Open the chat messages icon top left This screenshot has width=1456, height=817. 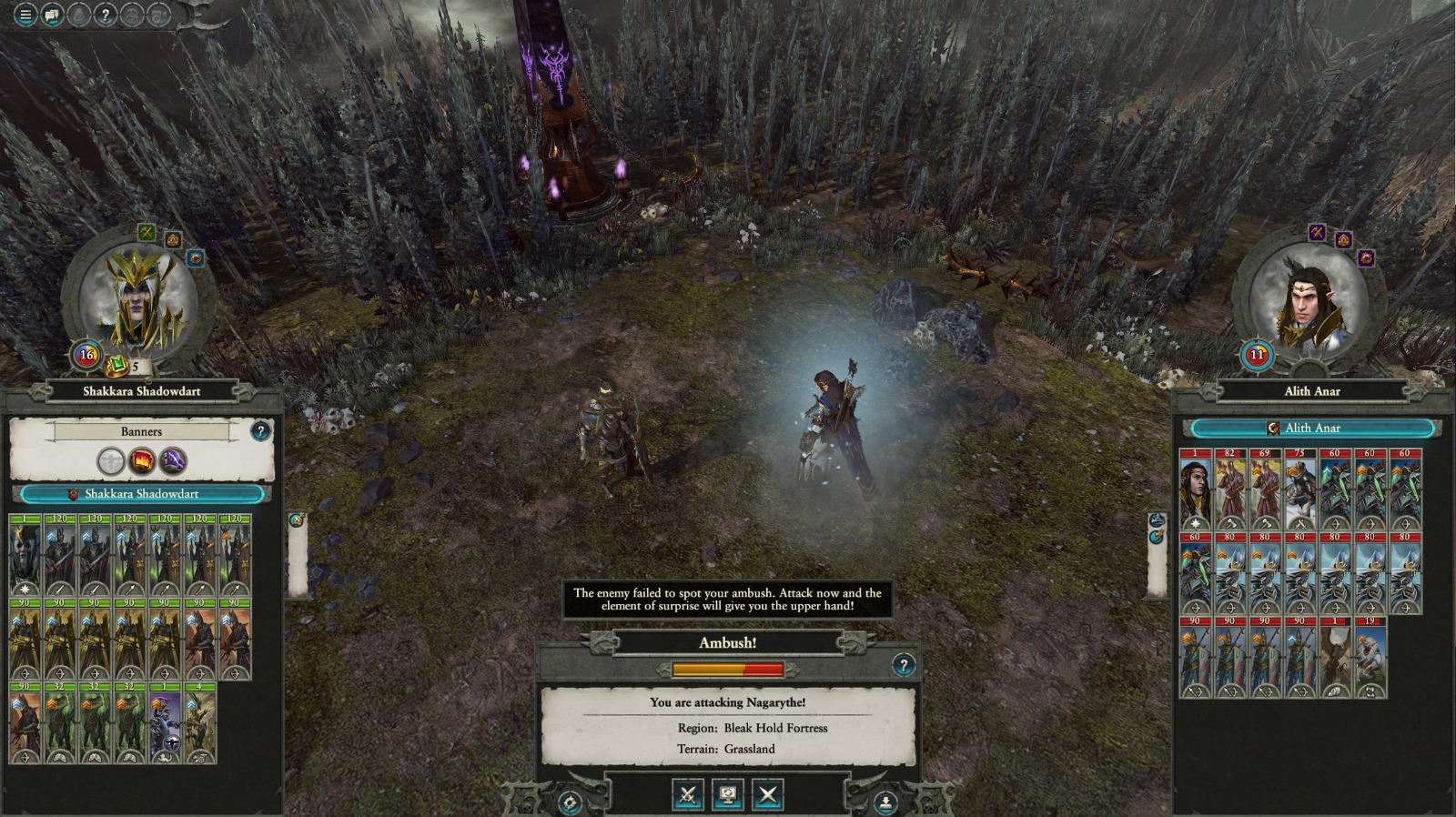click(x=52, y=14)
